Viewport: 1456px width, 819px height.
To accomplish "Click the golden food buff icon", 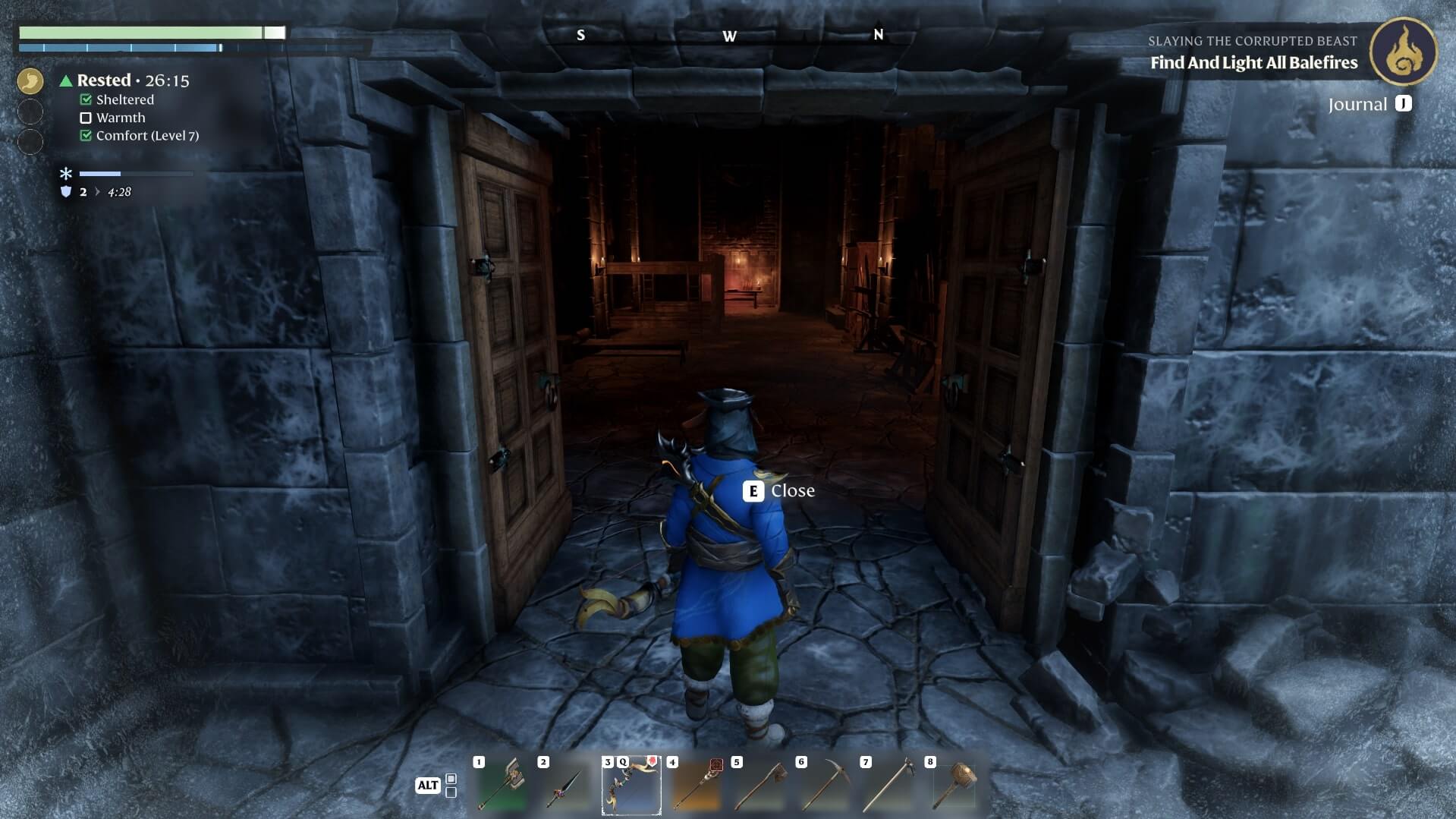I will tap(30, 80).
